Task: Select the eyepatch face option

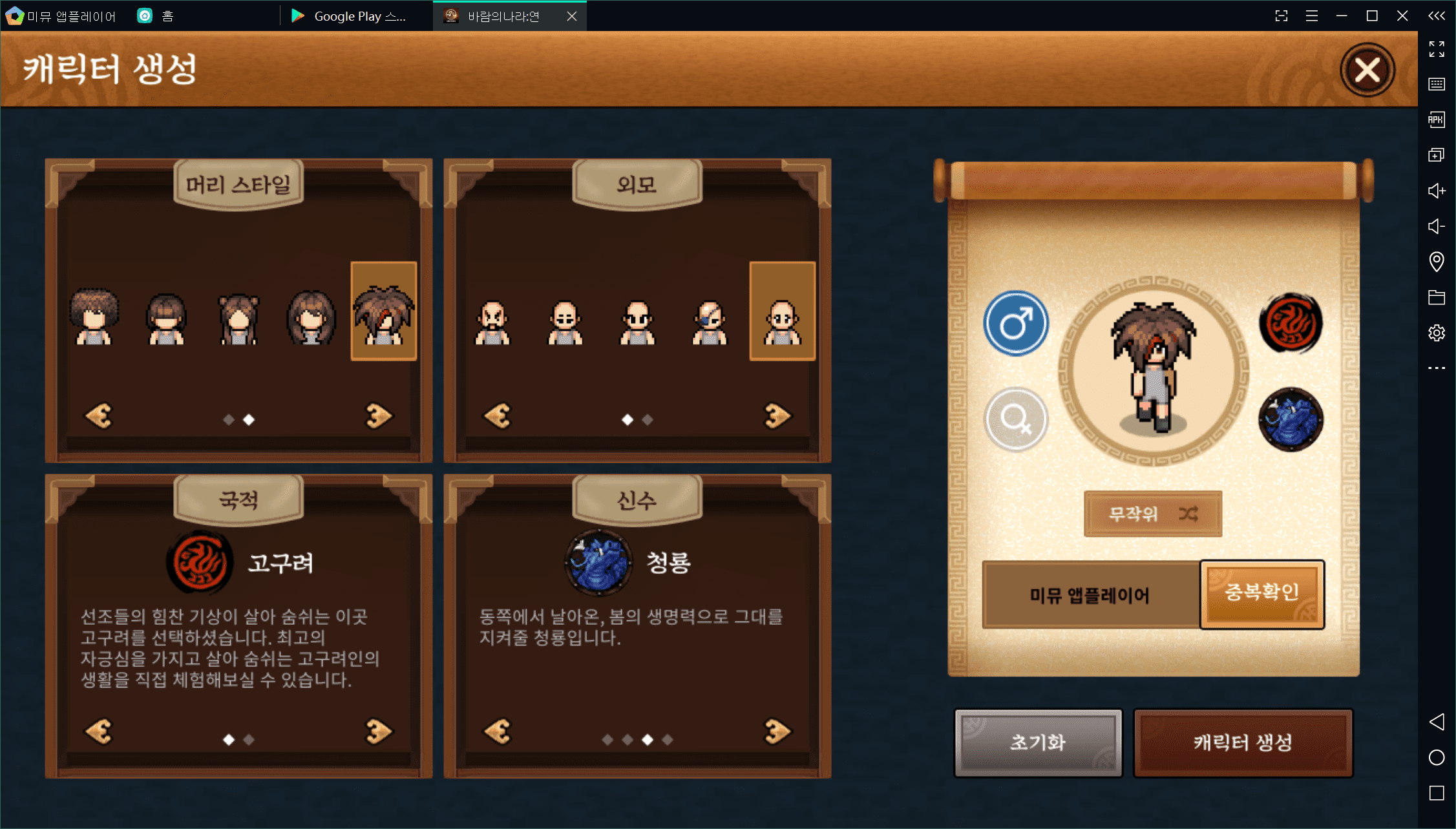Action: pyautogui.click(x=710, y=321)
